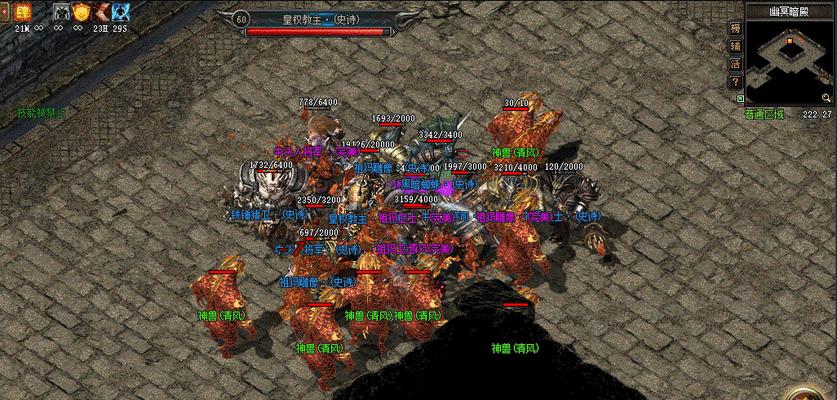The width and height of the screenshot is (837, 400).
Task: Select the flexed-arm buff icon
Action: pos(102,12)
